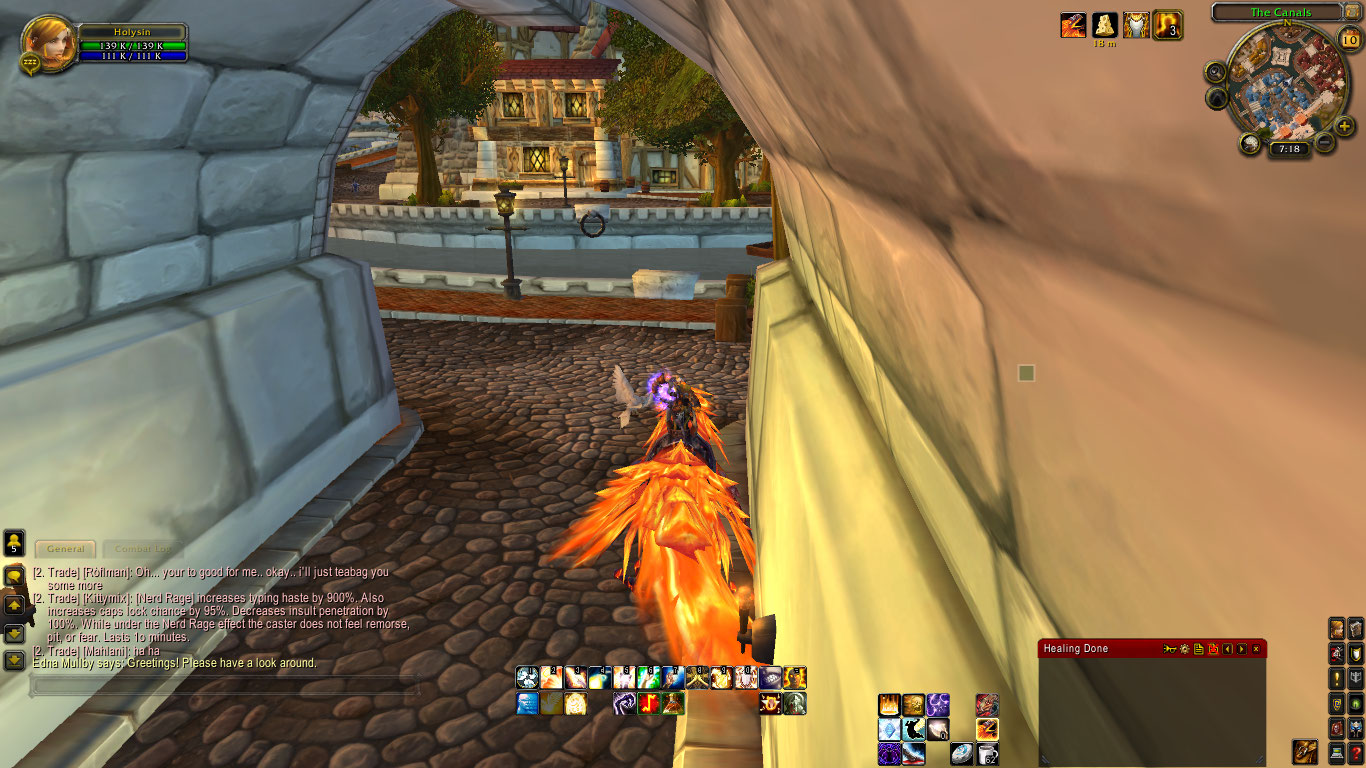Click the cheese food buff icon
The height and width of the screenshot is (768, 1366).
point(1104,24)
